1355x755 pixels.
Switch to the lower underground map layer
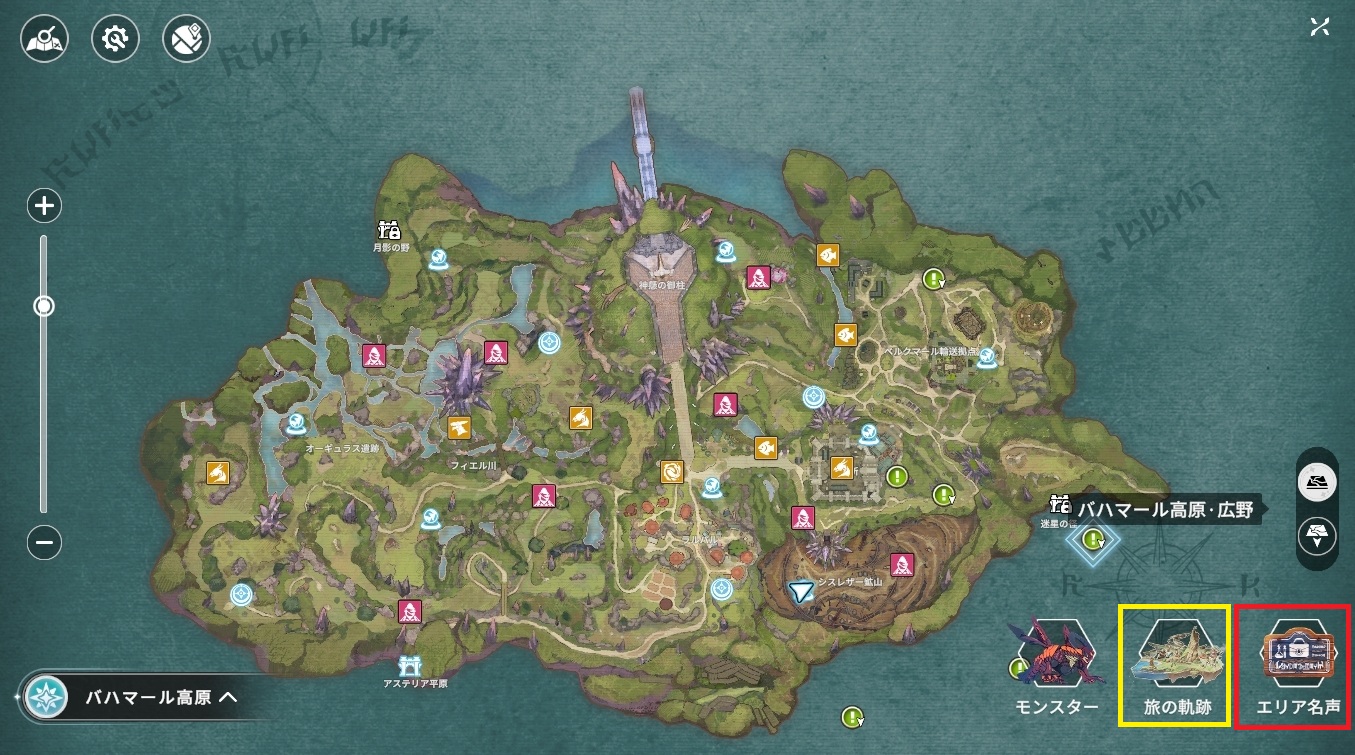[x=1317, y=536]
